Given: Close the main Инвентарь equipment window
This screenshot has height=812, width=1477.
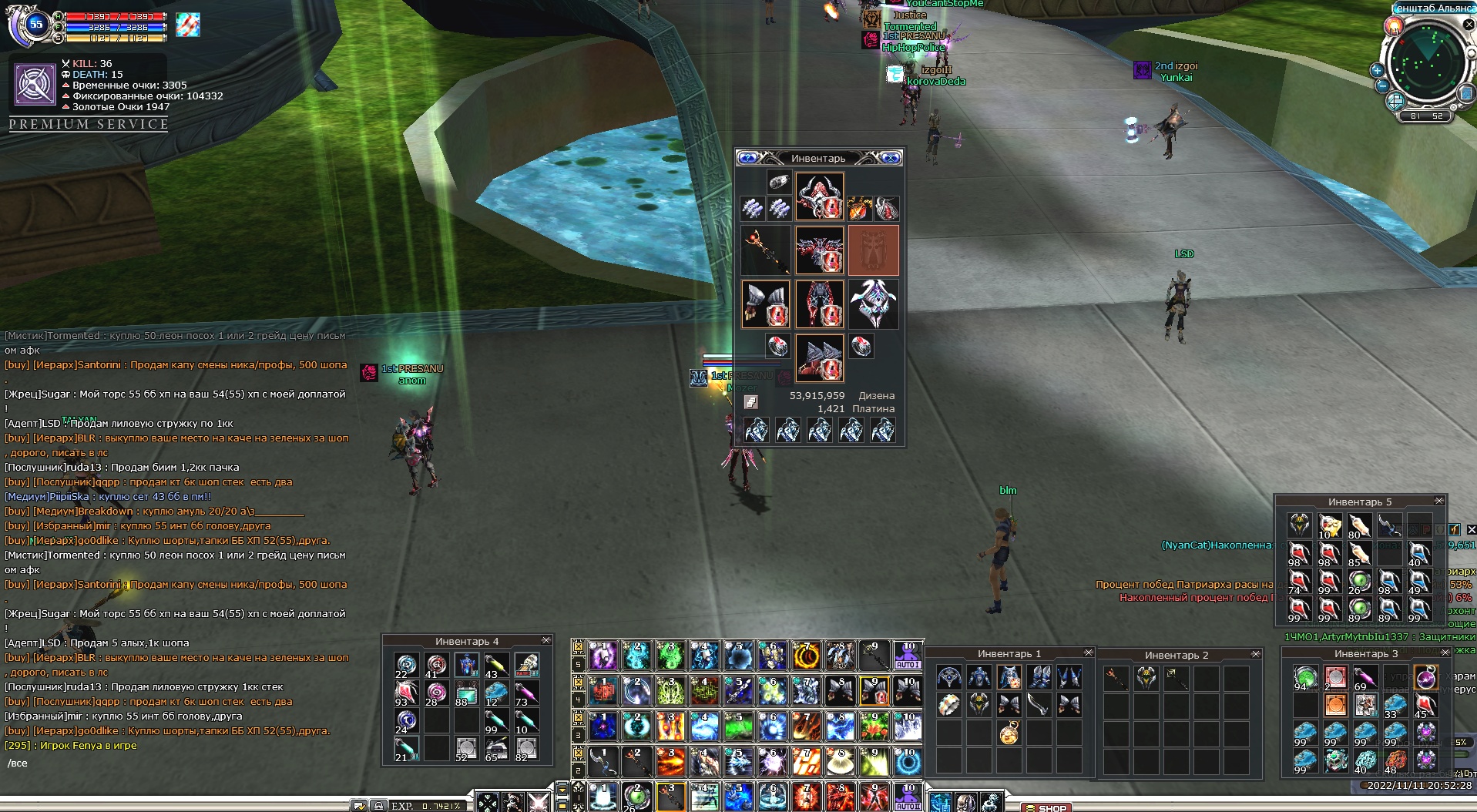Looking at the screenshot, I should click(x=891, y=158).
